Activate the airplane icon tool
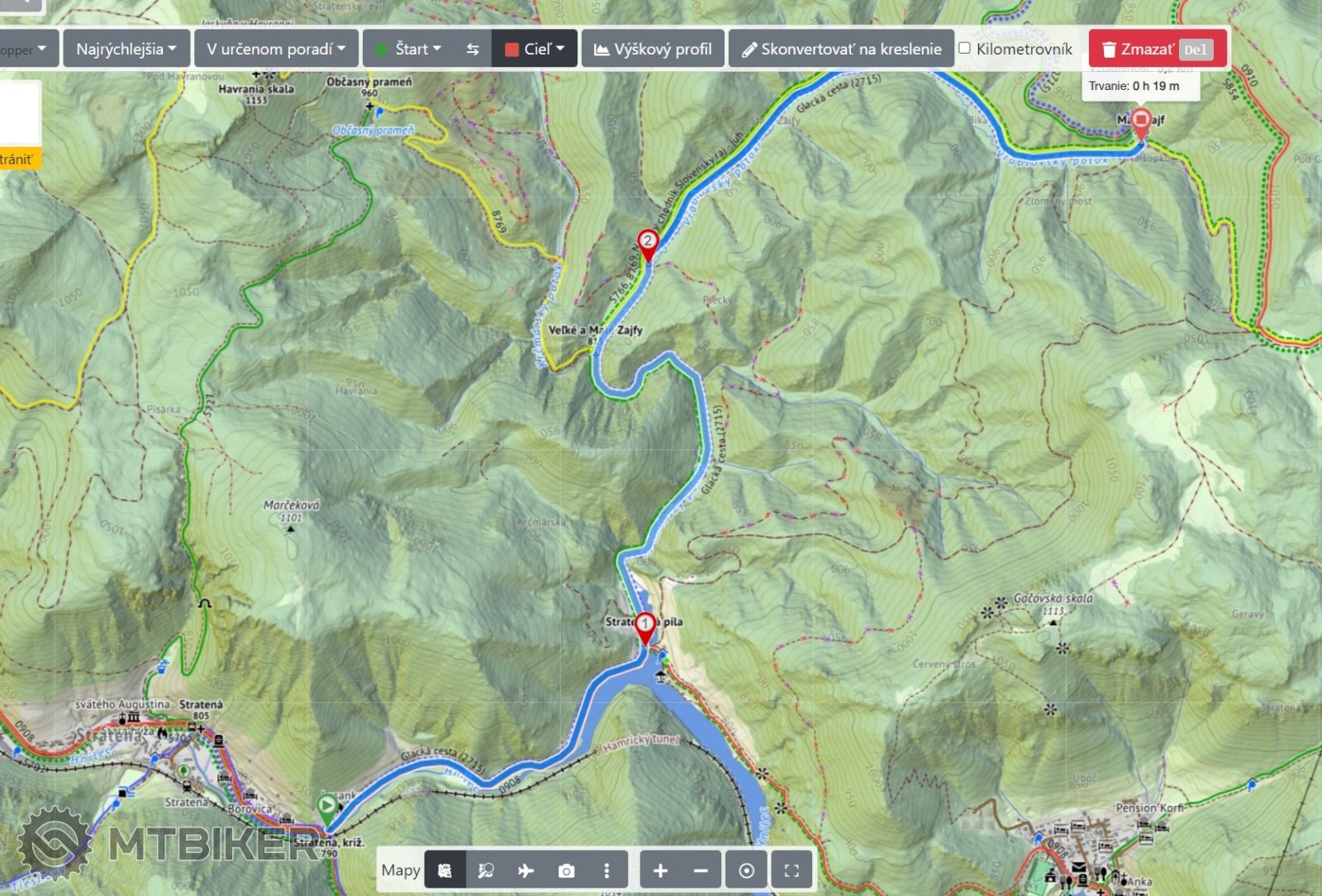This screenshot has width=1322, height=896. (525, 870)
